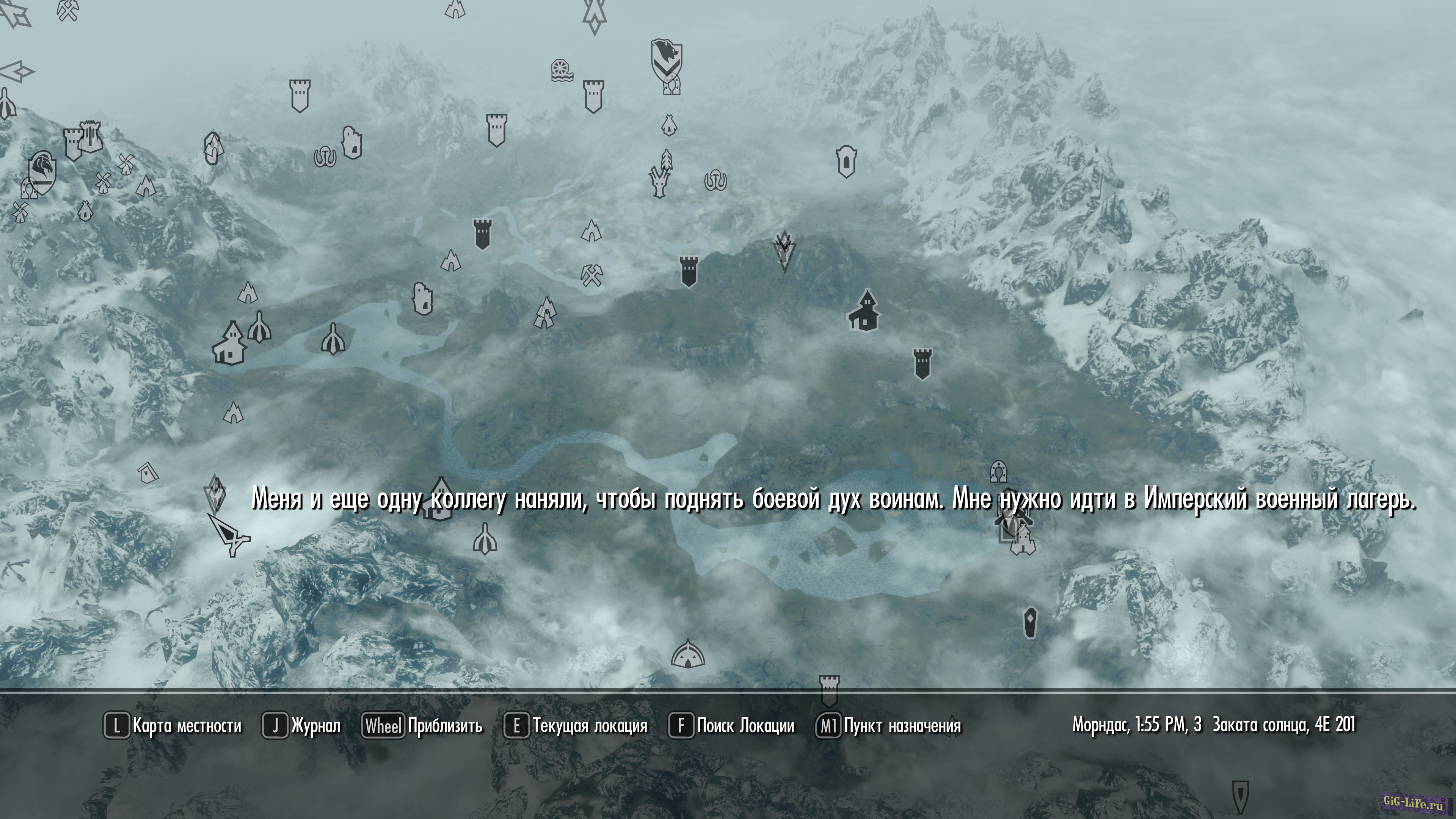Select the dark coffin-shaped tomb marker
Viewport: 1456px width, 819px height.
1031,623
